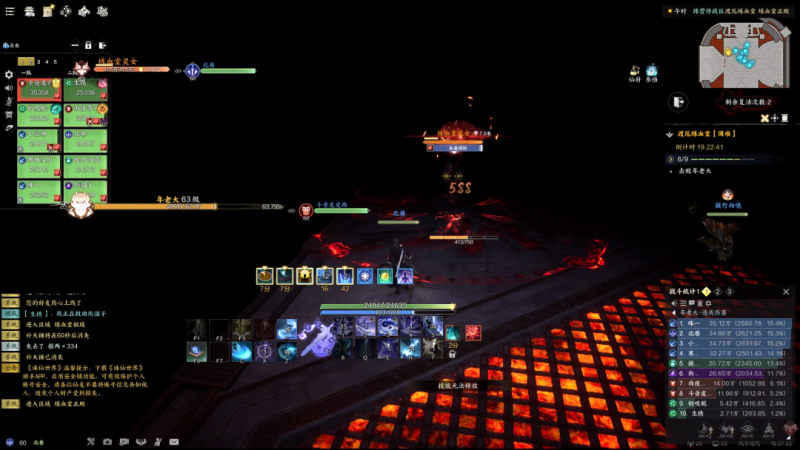800x450 pixels.
Task: Select the boss 年老大 portrait frame
Action: pos(78,207)
